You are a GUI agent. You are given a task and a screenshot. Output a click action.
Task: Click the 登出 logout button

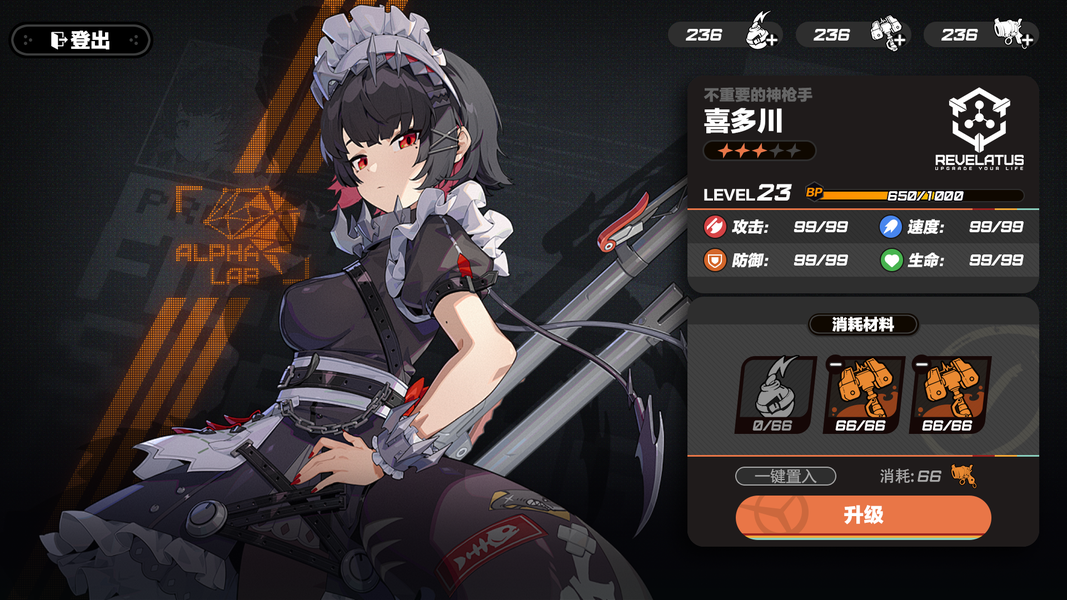point(81,40)
